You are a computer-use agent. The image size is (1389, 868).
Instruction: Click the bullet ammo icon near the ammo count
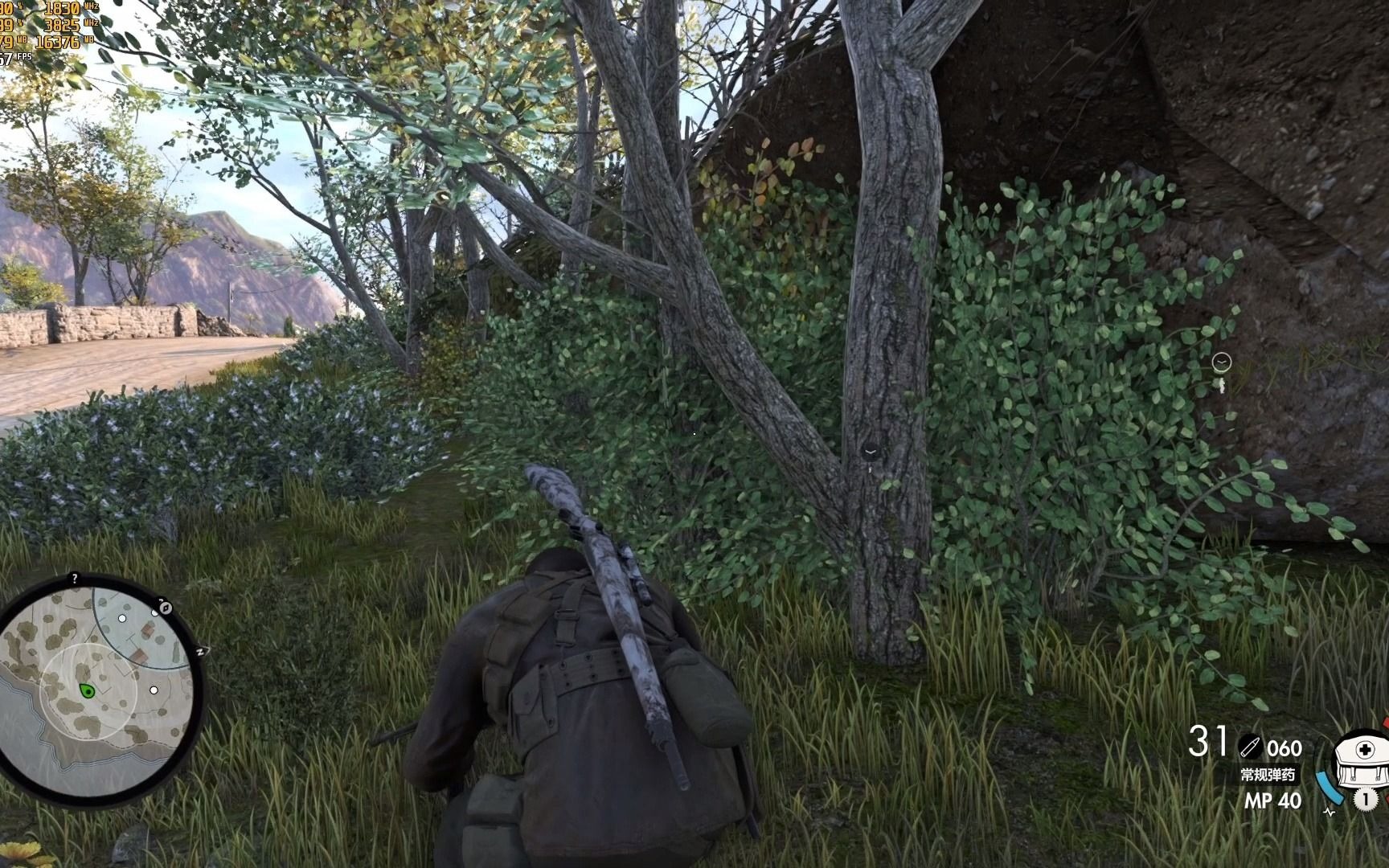coord(1251,745)
